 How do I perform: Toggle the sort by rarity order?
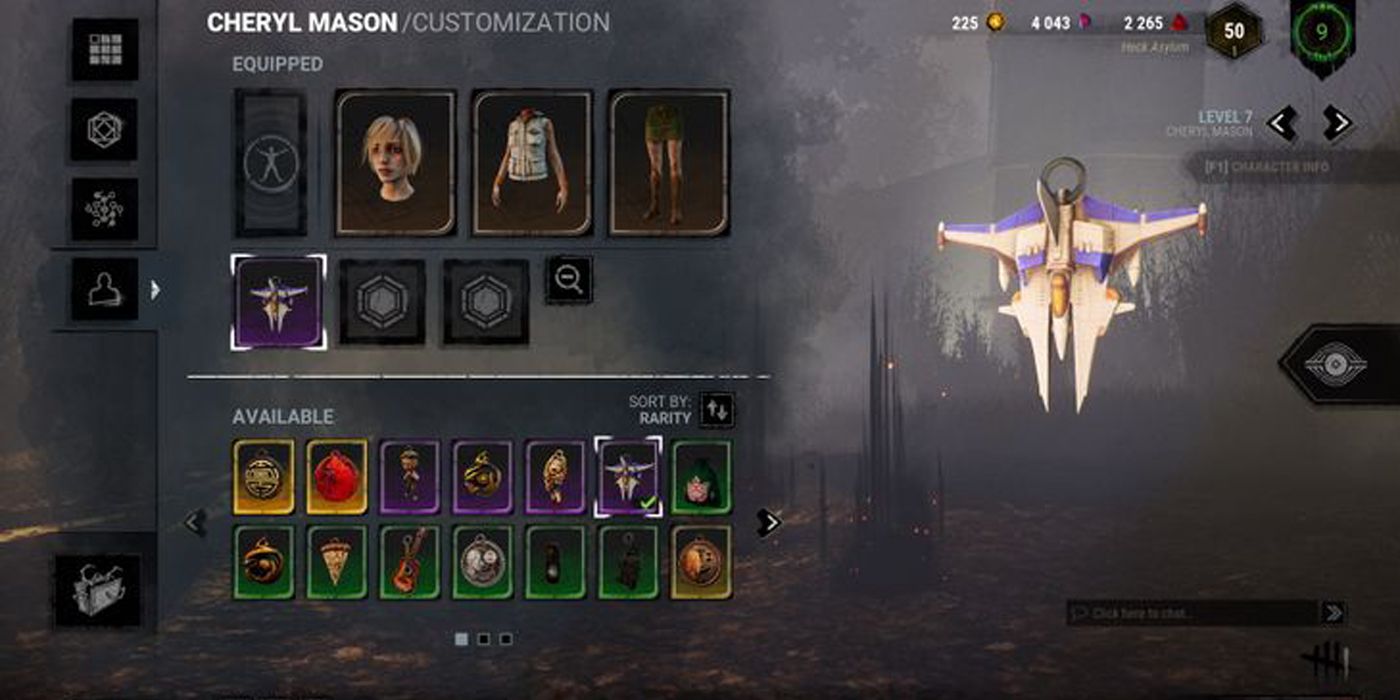(x=716, y=409)
